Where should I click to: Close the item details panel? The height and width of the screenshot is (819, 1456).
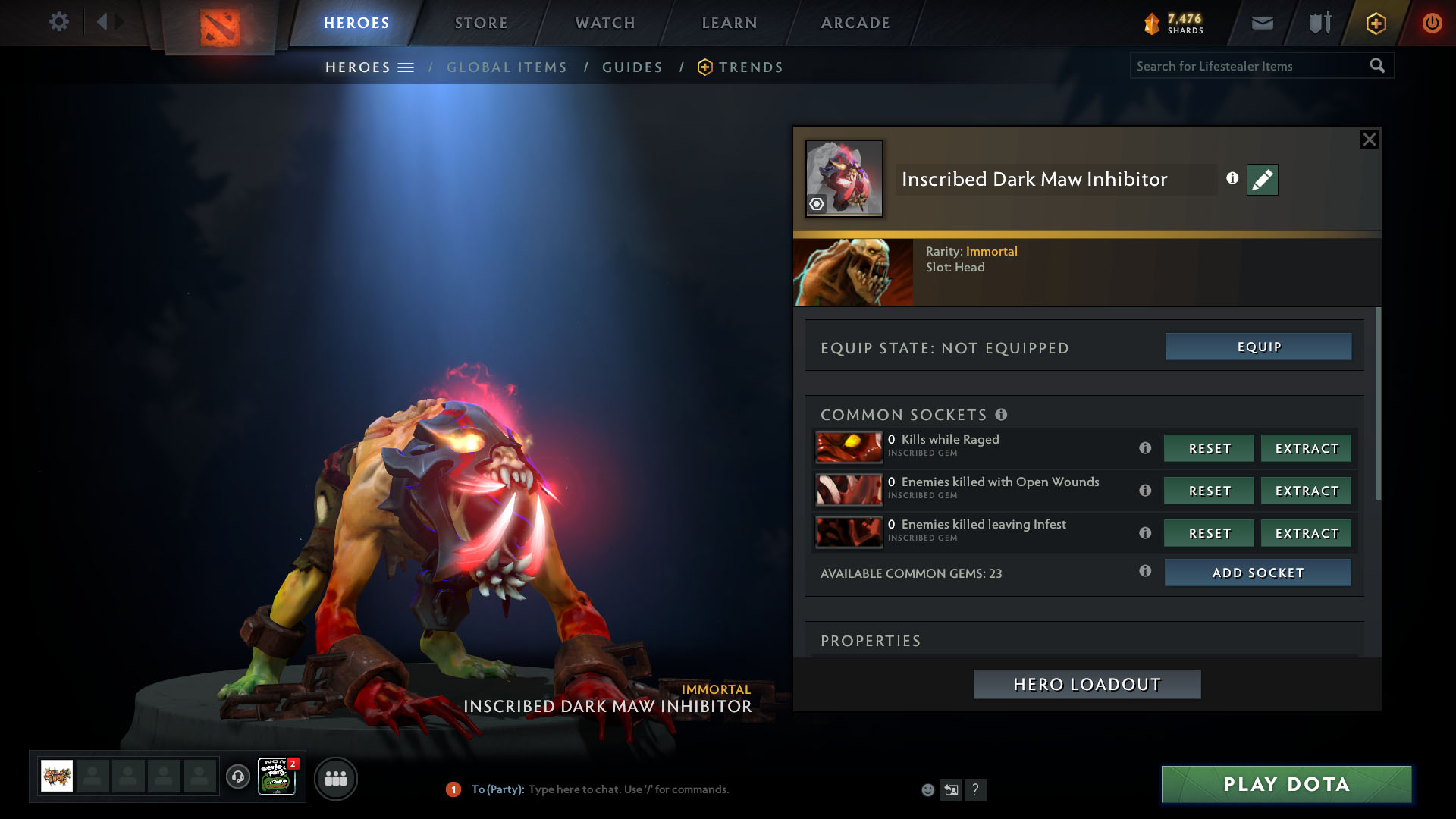click(x=1369, y=140)
